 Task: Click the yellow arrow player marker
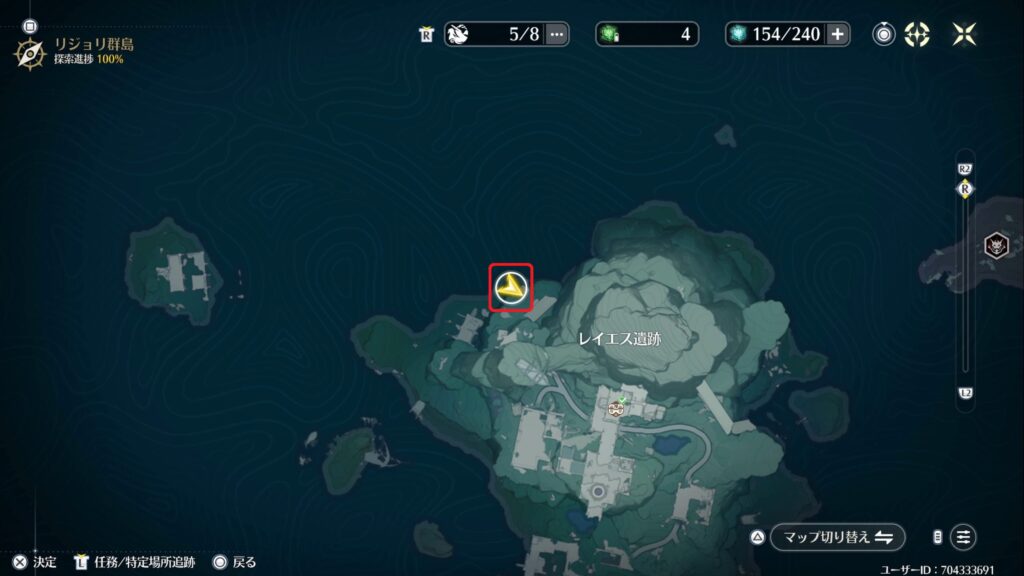click(511, 288)
